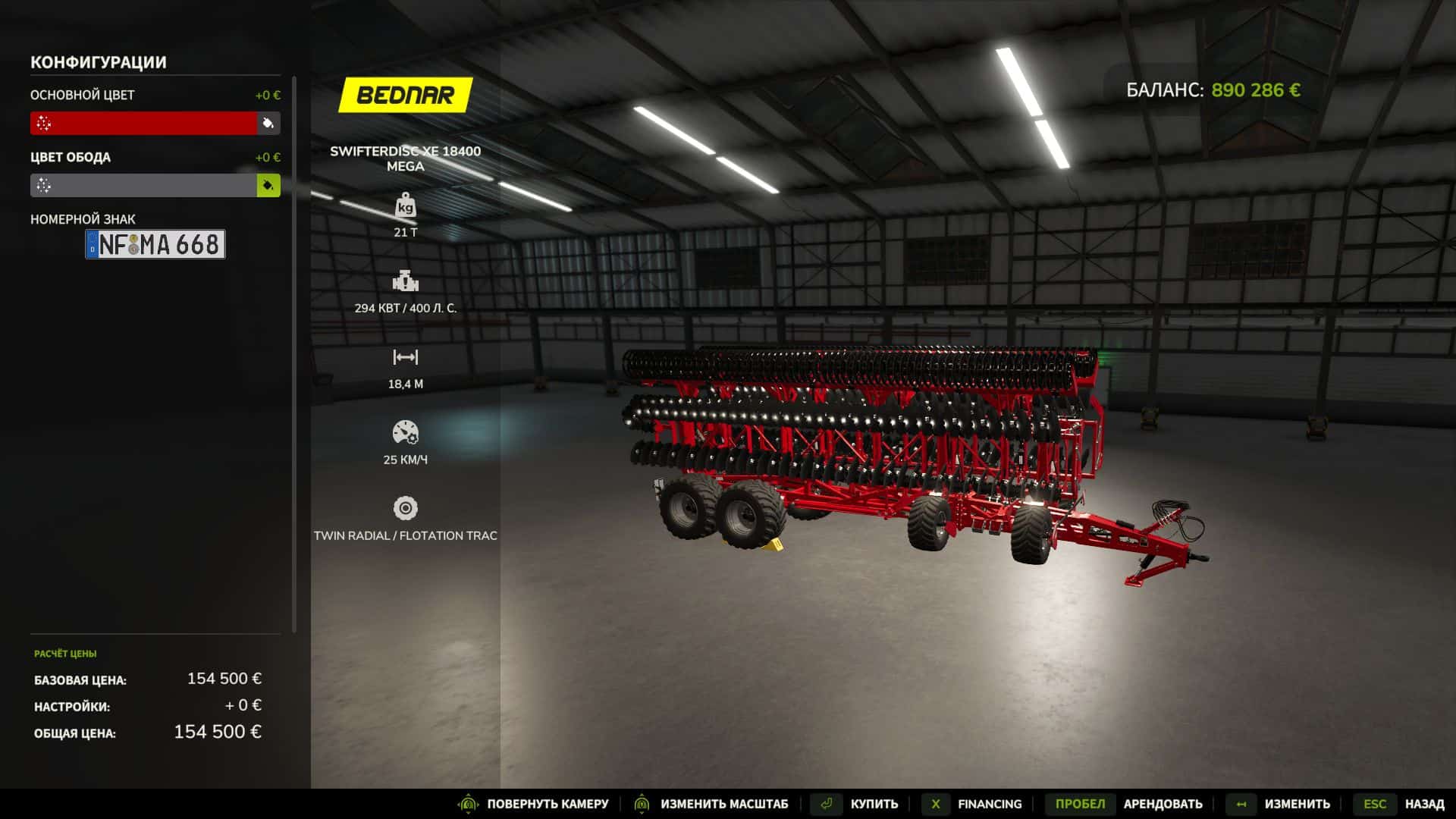Choose the Financing option

(989, 804)
